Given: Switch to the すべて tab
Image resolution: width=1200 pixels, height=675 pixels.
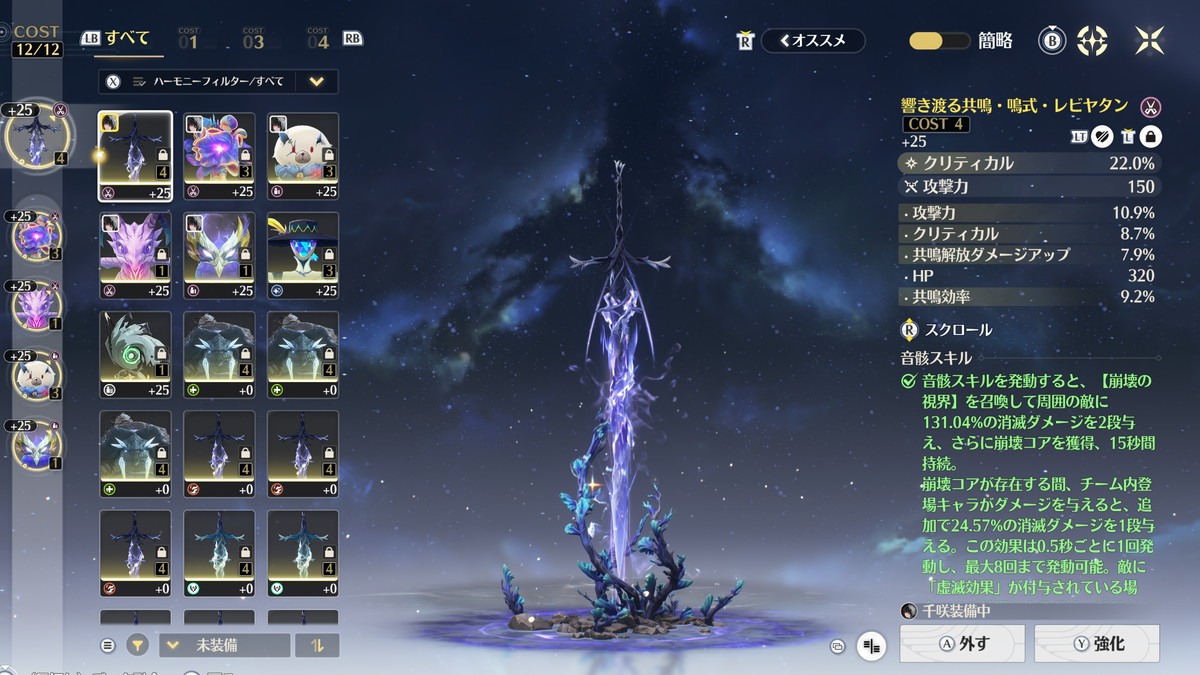Looking at the screenshot, I should click(x=127, y=39).
